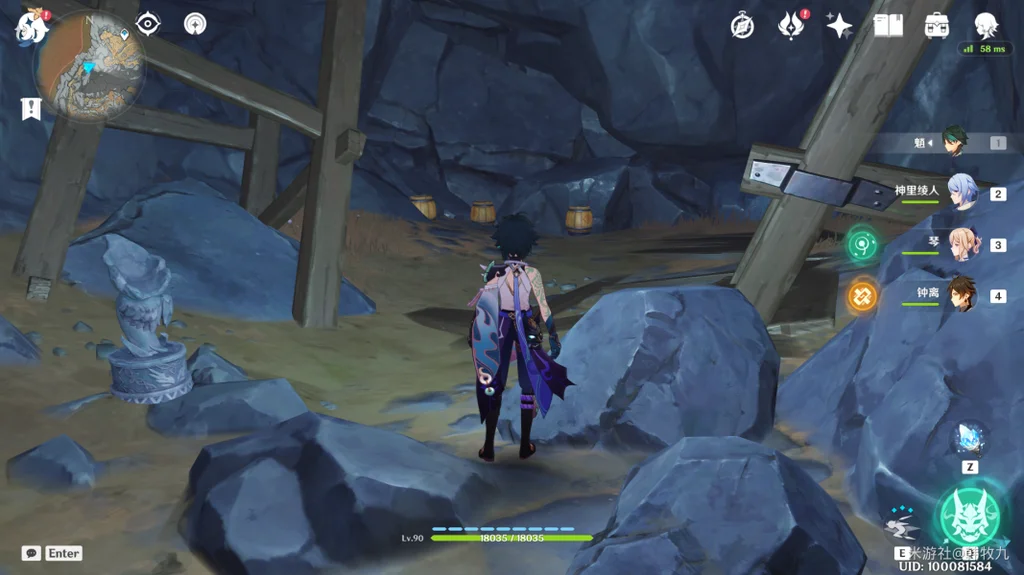Select the active party member 魈

click(x=957, y=143)
